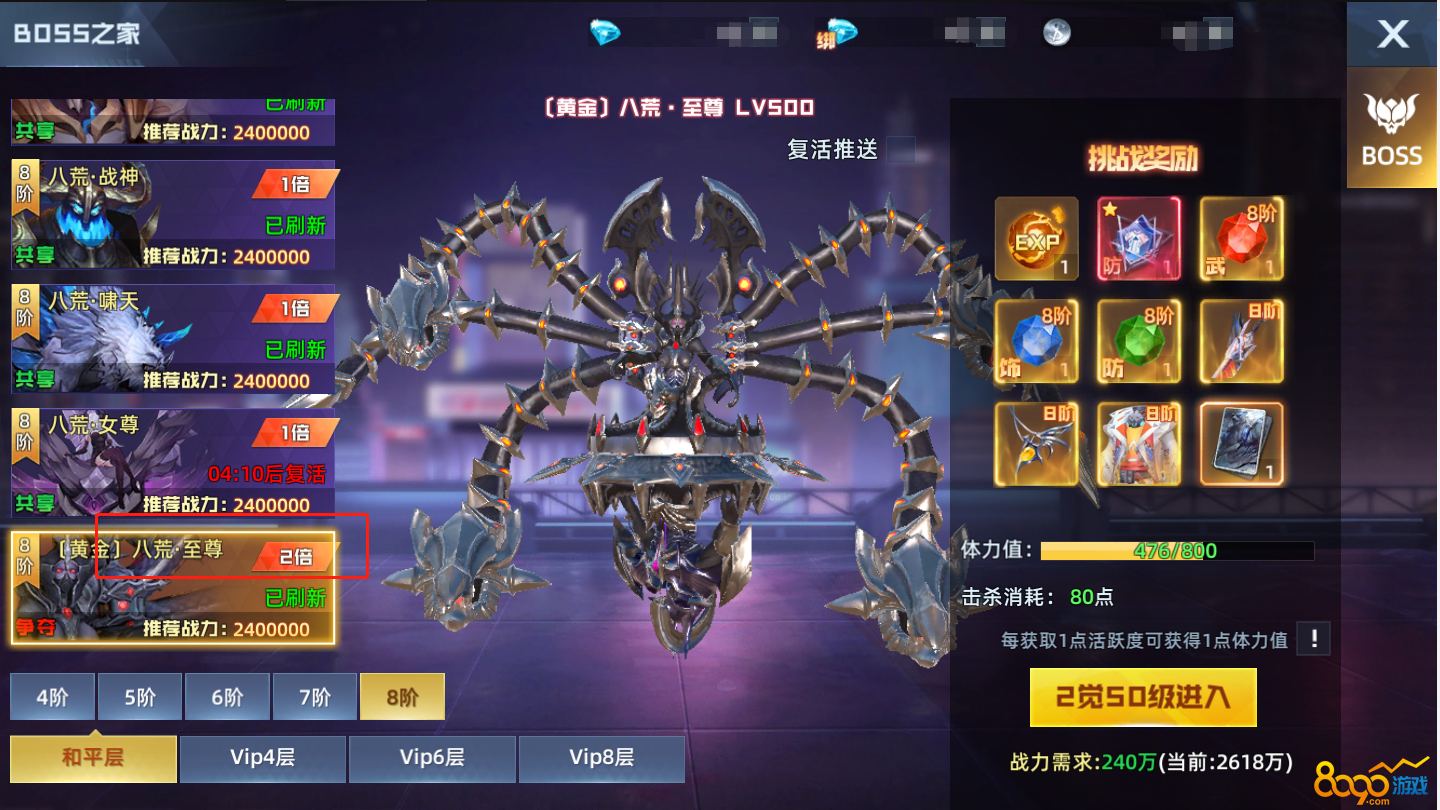Image resolution: width=1440 pixels, height=810 pixels.
Task: Open the EXP orb reward icon
Action: pyautogui.click(x=1036, y=238)
